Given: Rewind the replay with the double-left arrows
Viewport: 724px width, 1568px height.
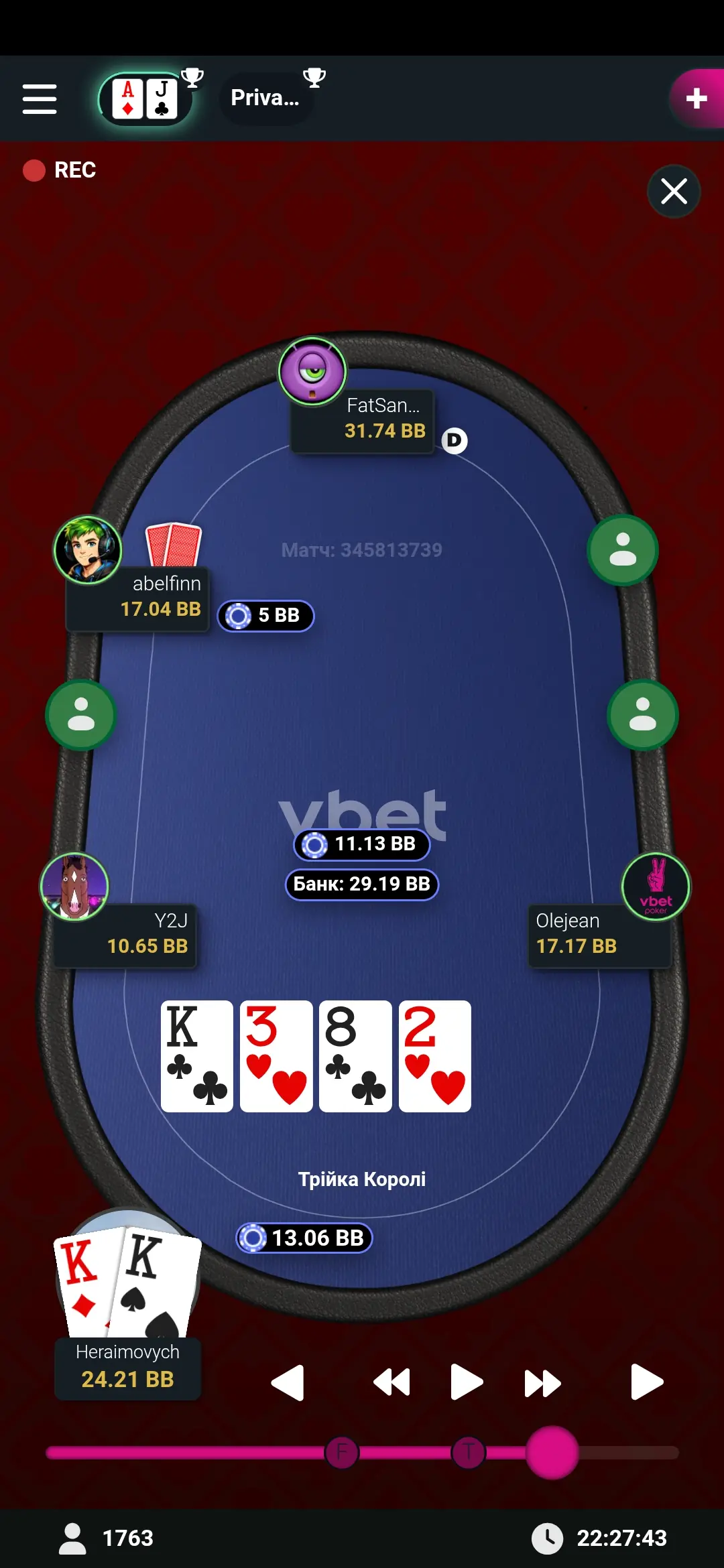Looking at the screenshot, I should coord(391,1382).
